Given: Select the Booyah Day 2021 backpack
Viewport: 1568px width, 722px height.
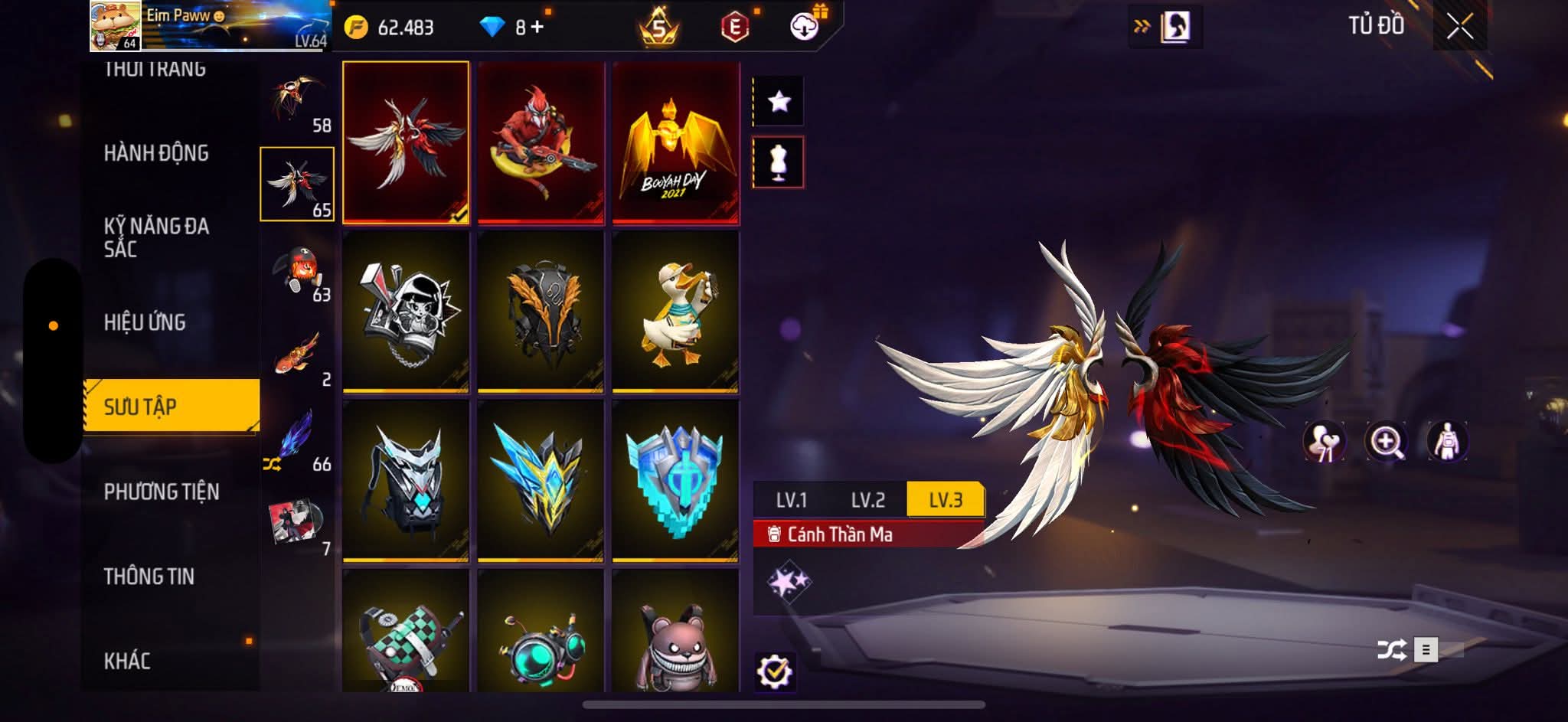Looking at the screenshot, I should 675,143.
